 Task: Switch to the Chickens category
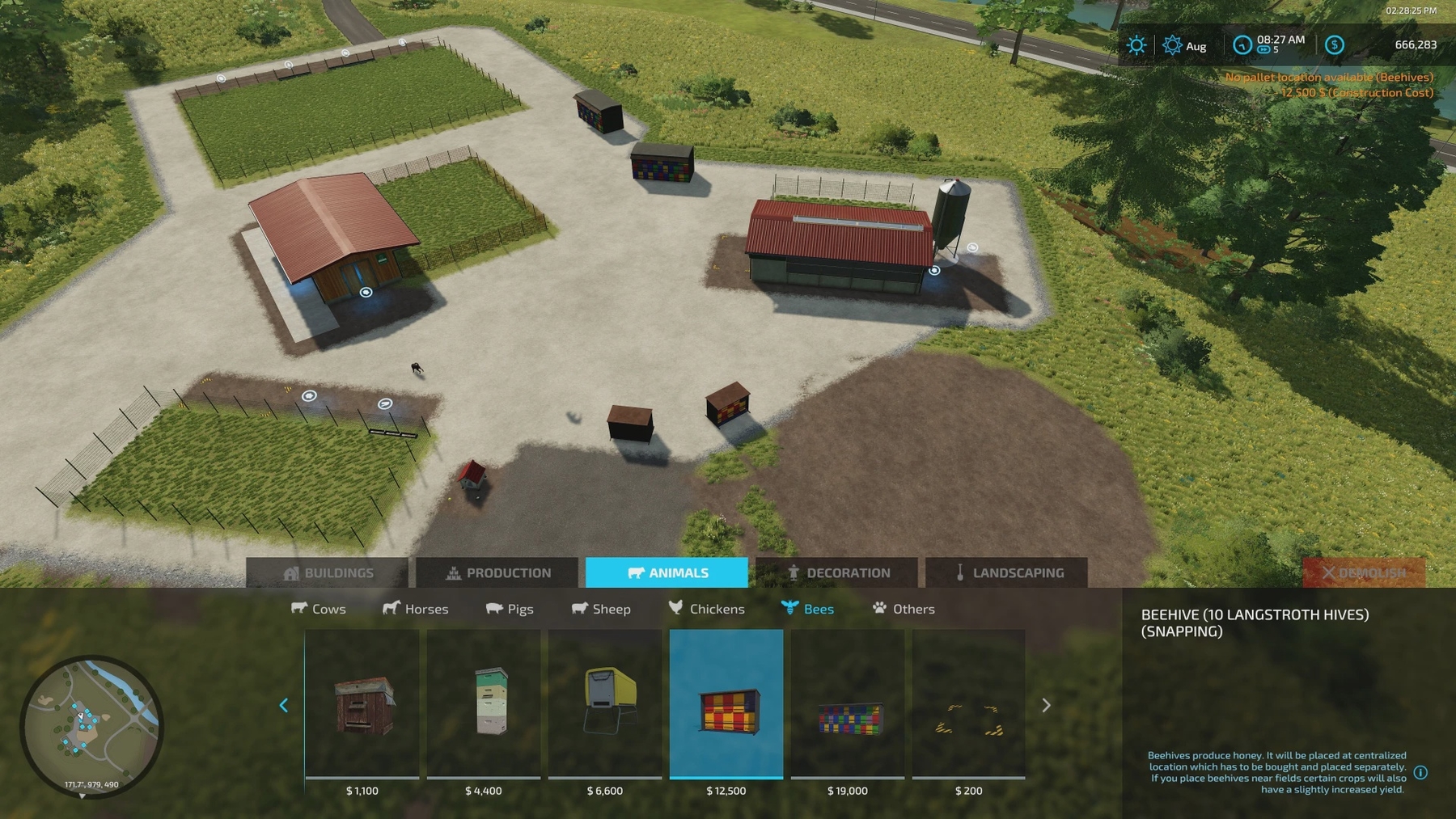[x=707, y=609]
